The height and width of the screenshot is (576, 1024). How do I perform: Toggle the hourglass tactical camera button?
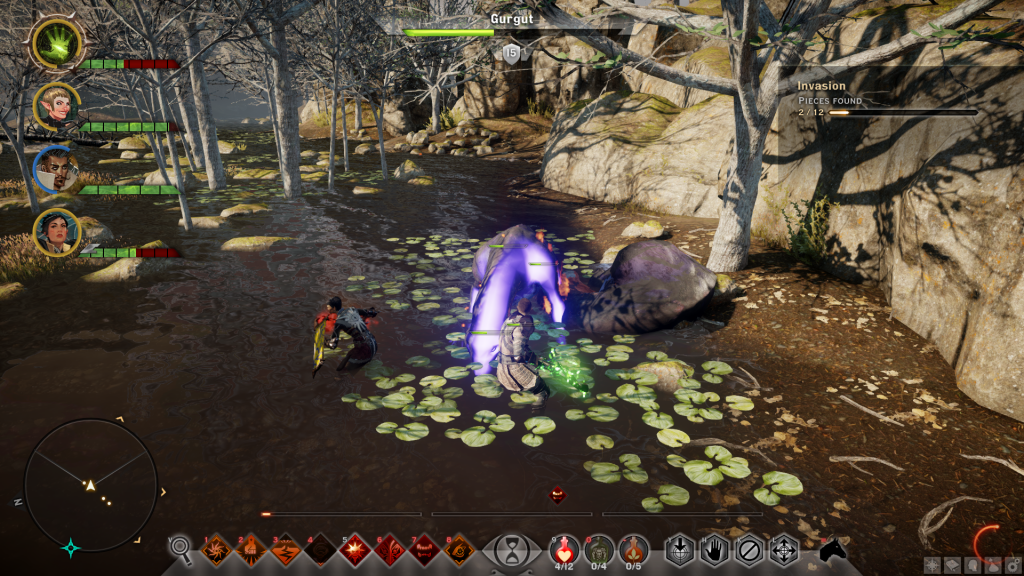pyautogui.click(x=511, y=551)
